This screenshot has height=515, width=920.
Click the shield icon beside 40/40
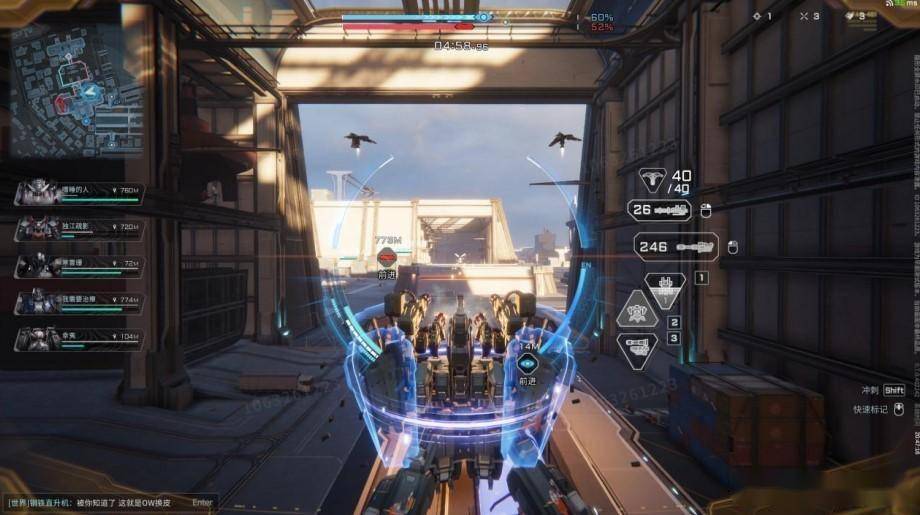(654, 180)
